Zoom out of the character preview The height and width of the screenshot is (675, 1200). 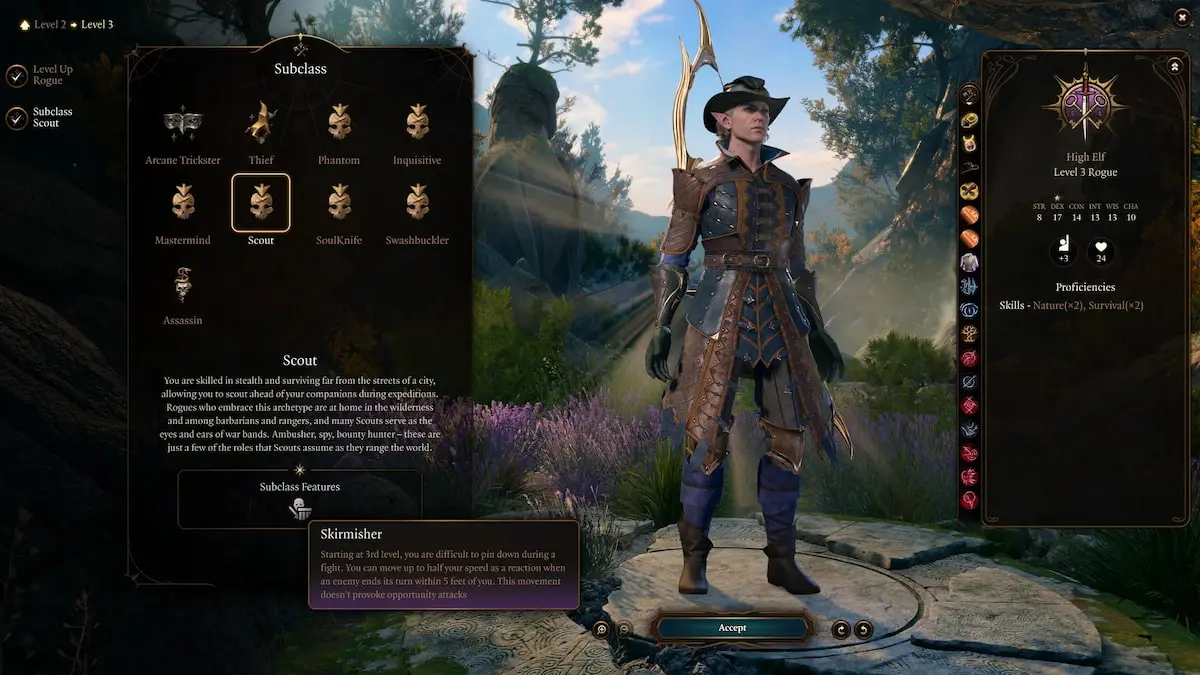[624, 629]
